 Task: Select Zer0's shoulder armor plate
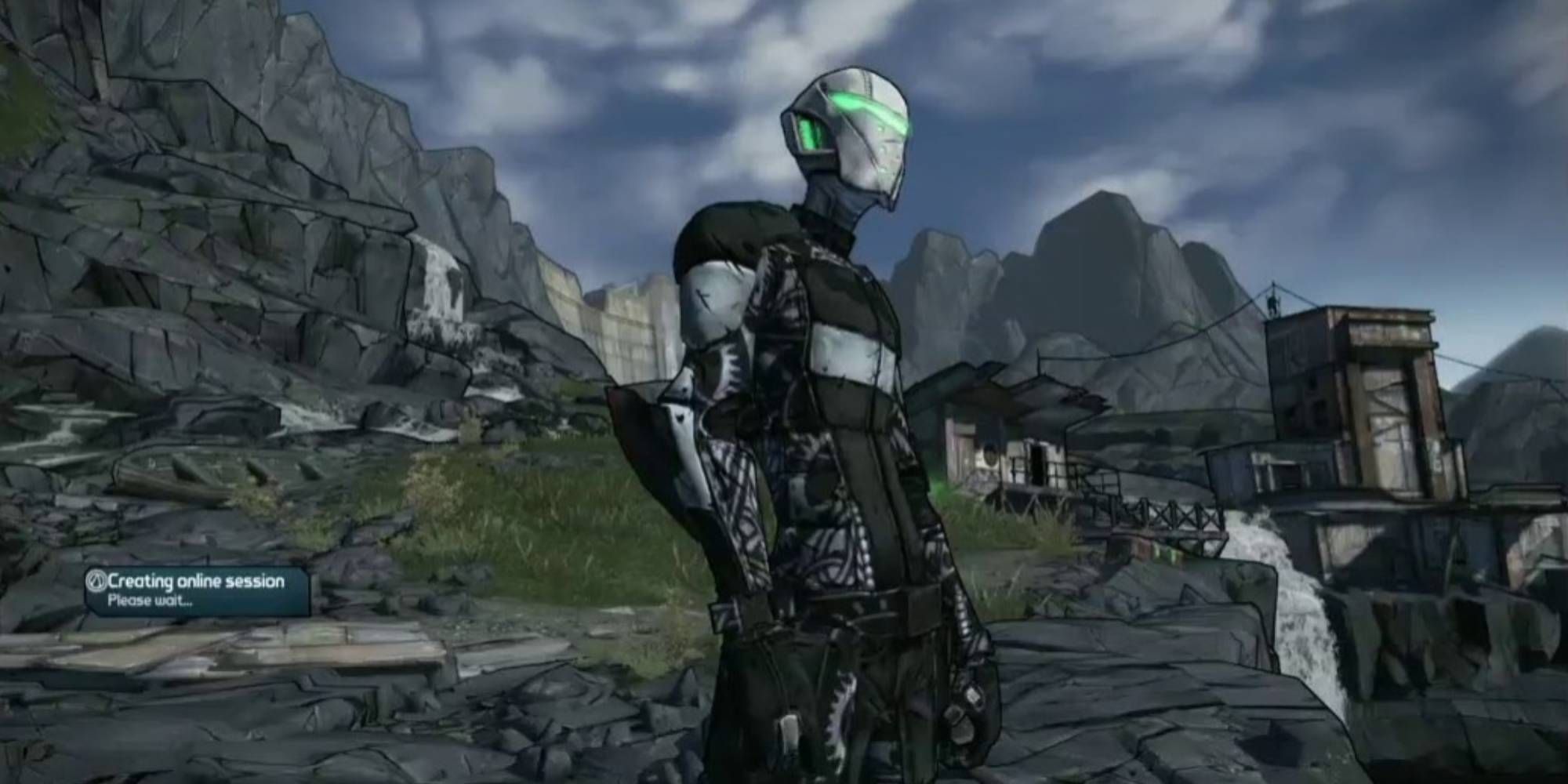pos(713,306)
